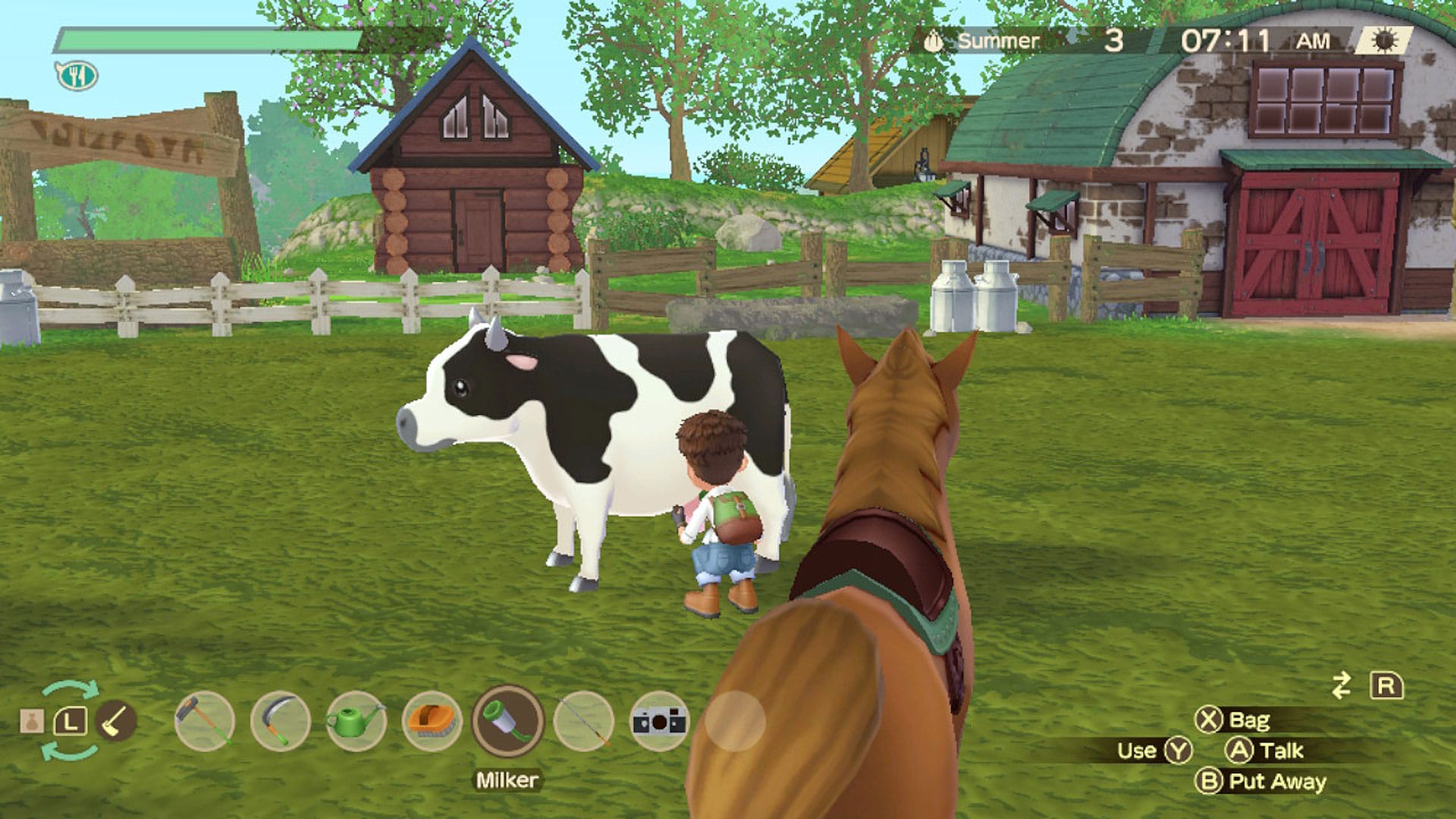The image size is (1456, 819).
Task: Equip the sickle from the tool bar
Action: pos(280,721)
